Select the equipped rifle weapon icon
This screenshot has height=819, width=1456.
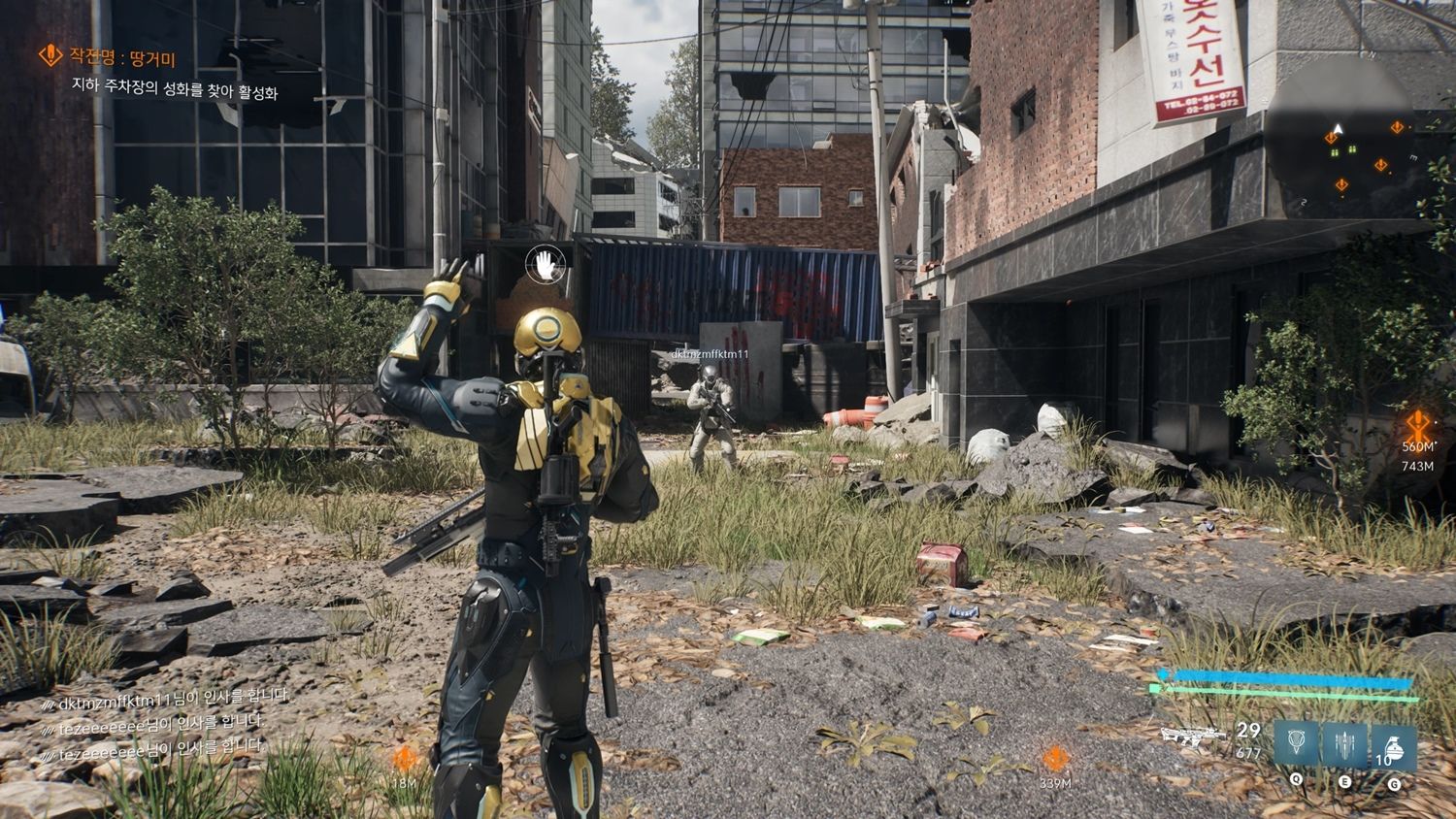tap(1193, 737)
